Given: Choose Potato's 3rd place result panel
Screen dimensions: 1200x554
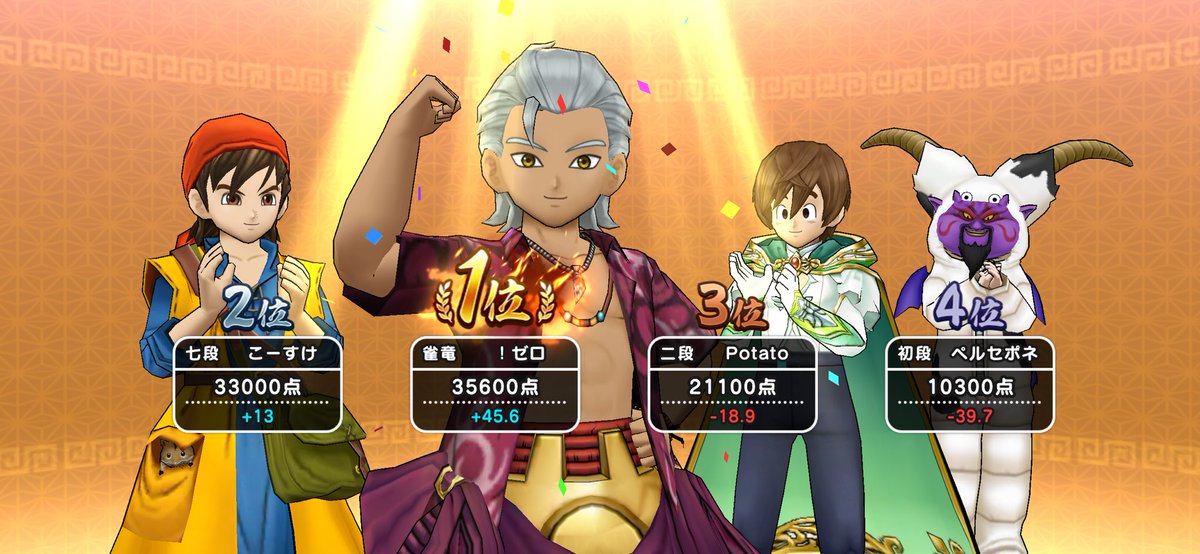Looking at the screenshot, I should 732,384.
